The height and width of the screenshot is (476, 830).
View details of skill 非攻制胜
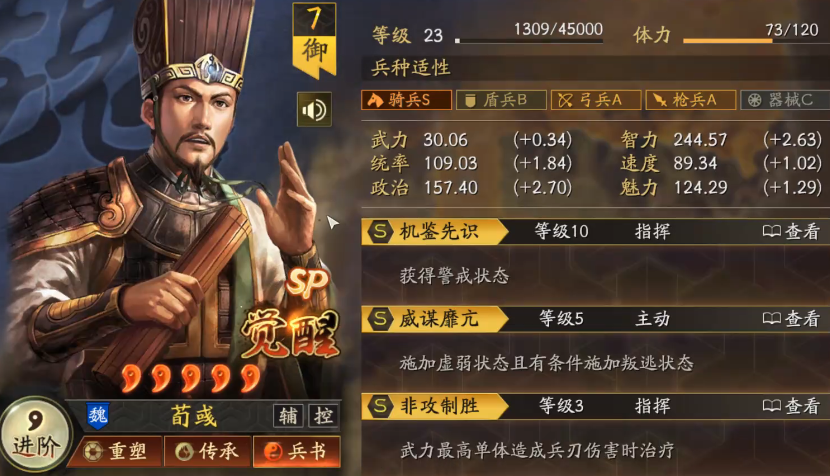pos(791,406)
